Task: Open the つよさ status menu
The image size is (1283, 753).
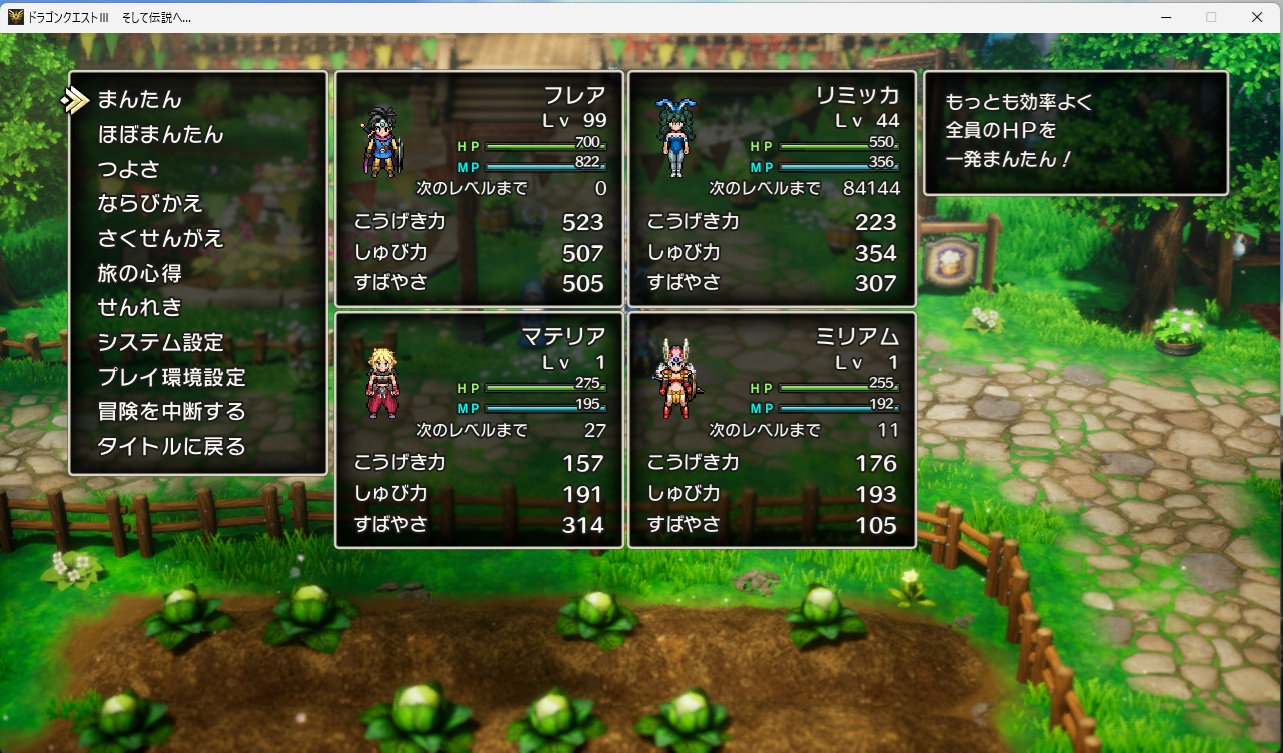Action: tap(129, 169)
